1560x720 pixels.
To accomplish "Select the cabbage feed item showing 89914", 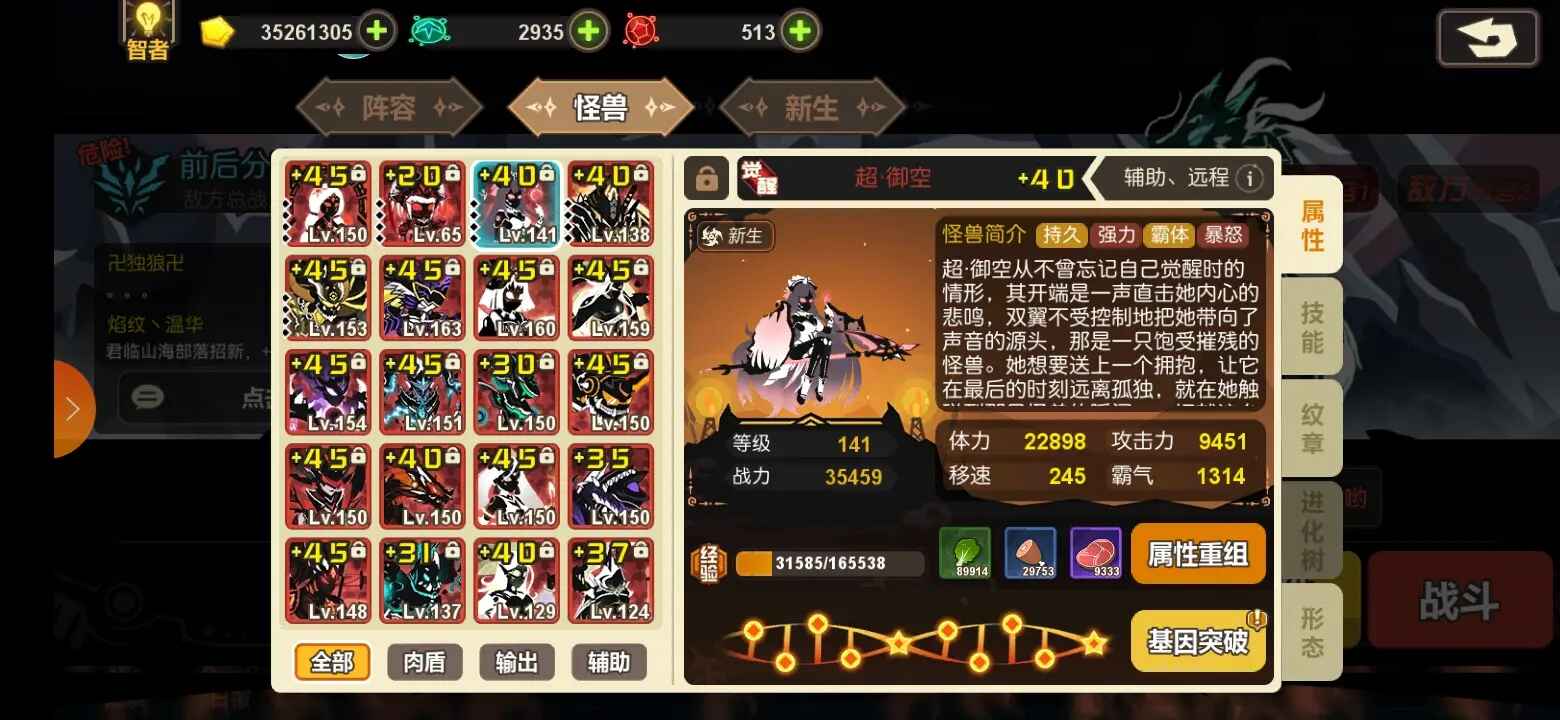I will click(965, 553).
